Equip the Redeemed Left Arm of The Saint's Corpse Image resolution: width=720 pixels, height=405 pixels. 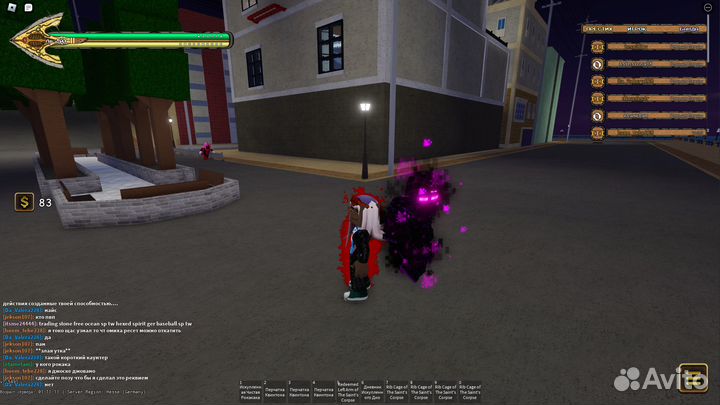[x=346, y=391]
